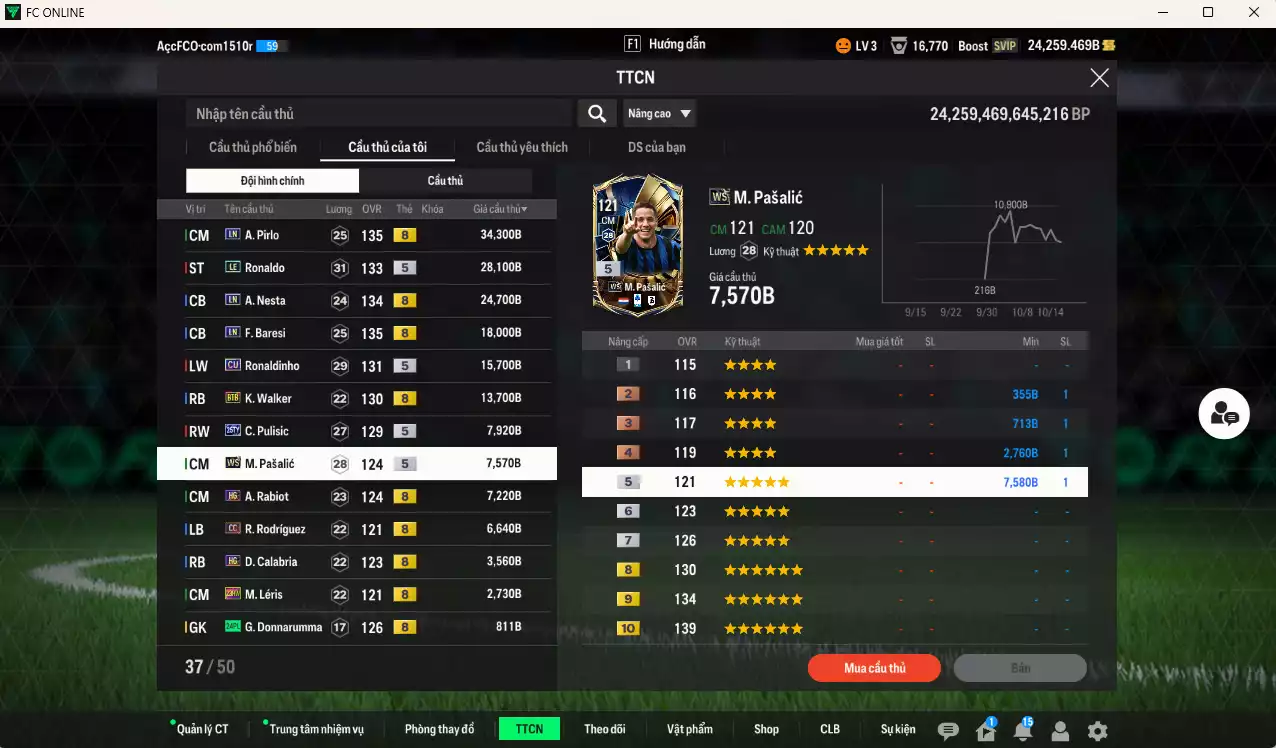Switch to Cầu thủ yêu thích tab
Viewport: 1276px width, 748px height.
(522, 147)
